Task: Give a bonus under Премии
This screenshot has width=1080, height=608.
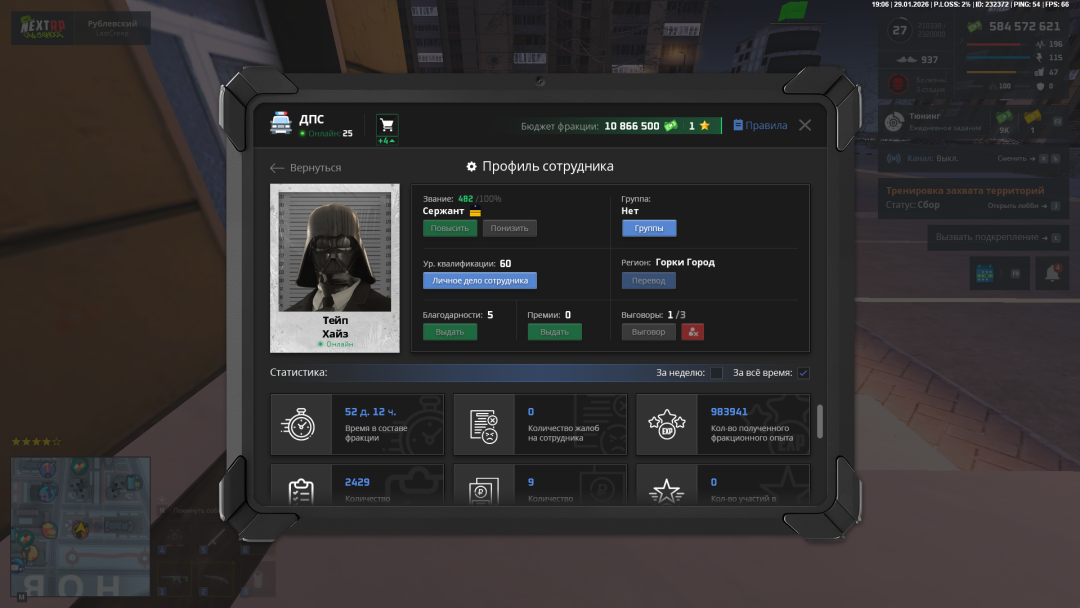Action: tap(554, 332)
